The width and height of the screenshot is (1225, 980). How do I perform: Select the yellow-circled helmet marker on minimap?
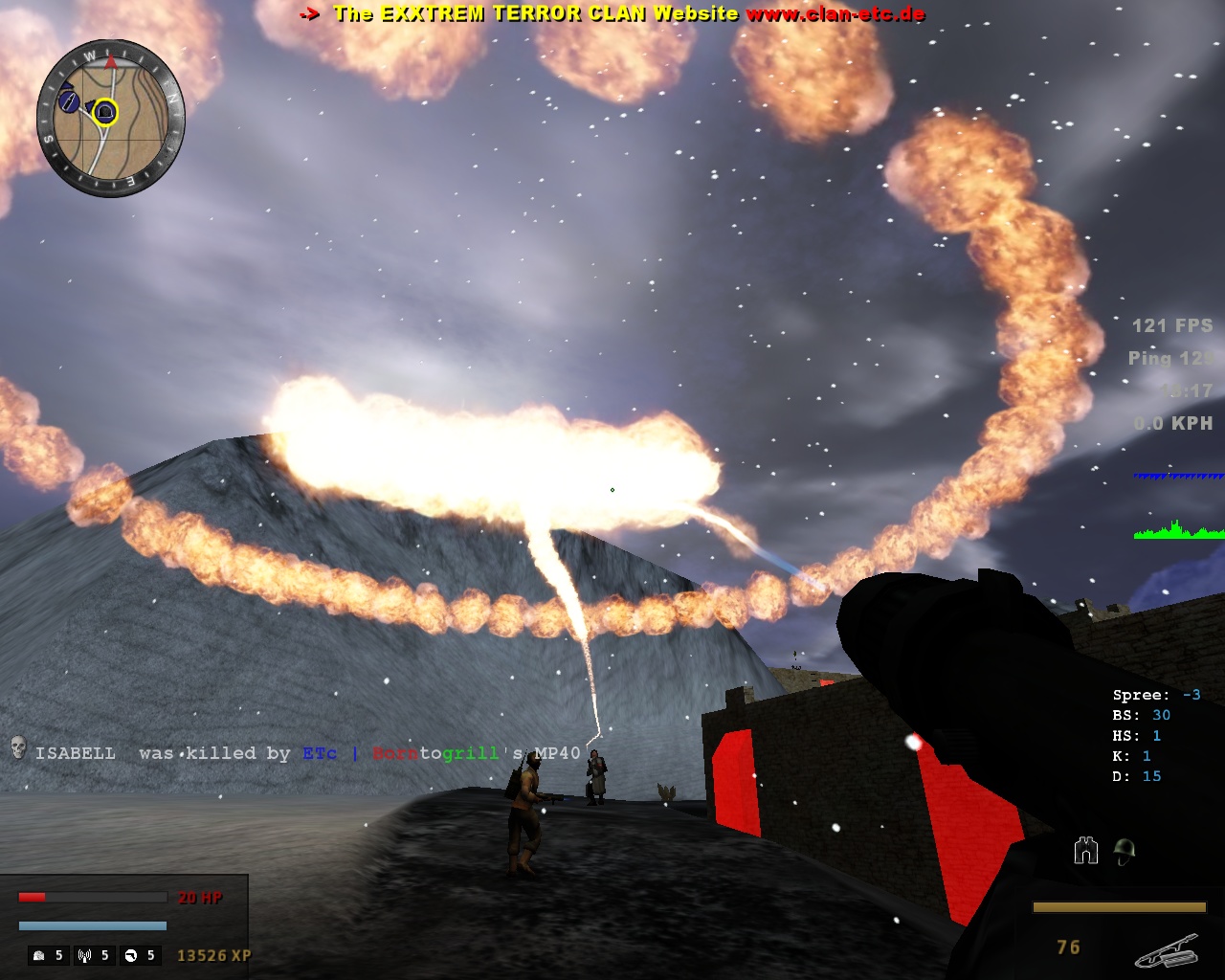pyautogui.click(x=106, y=113)
